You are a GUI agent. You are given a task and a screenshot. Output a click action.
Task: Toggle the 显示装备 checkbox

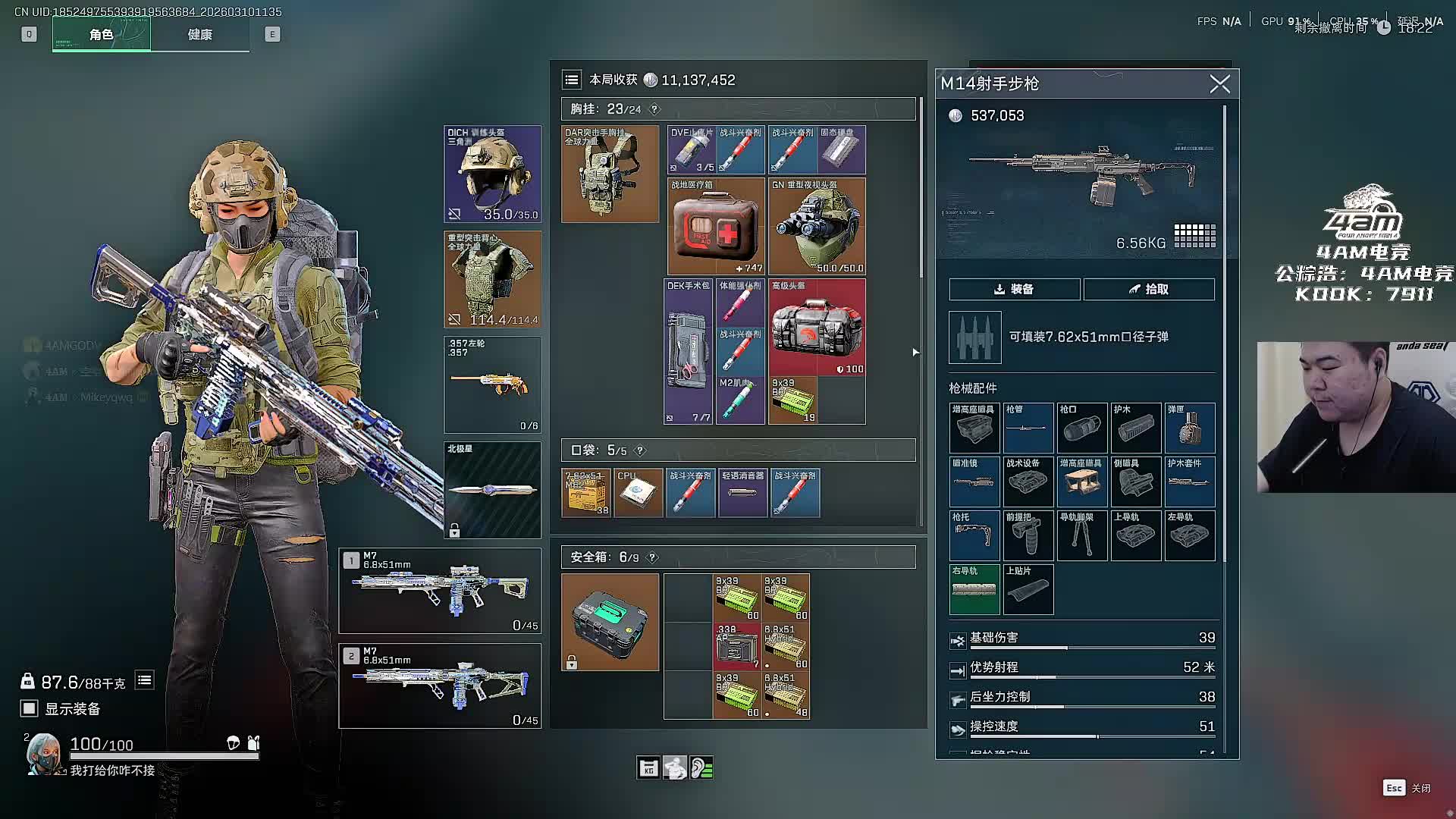point(30,708)
